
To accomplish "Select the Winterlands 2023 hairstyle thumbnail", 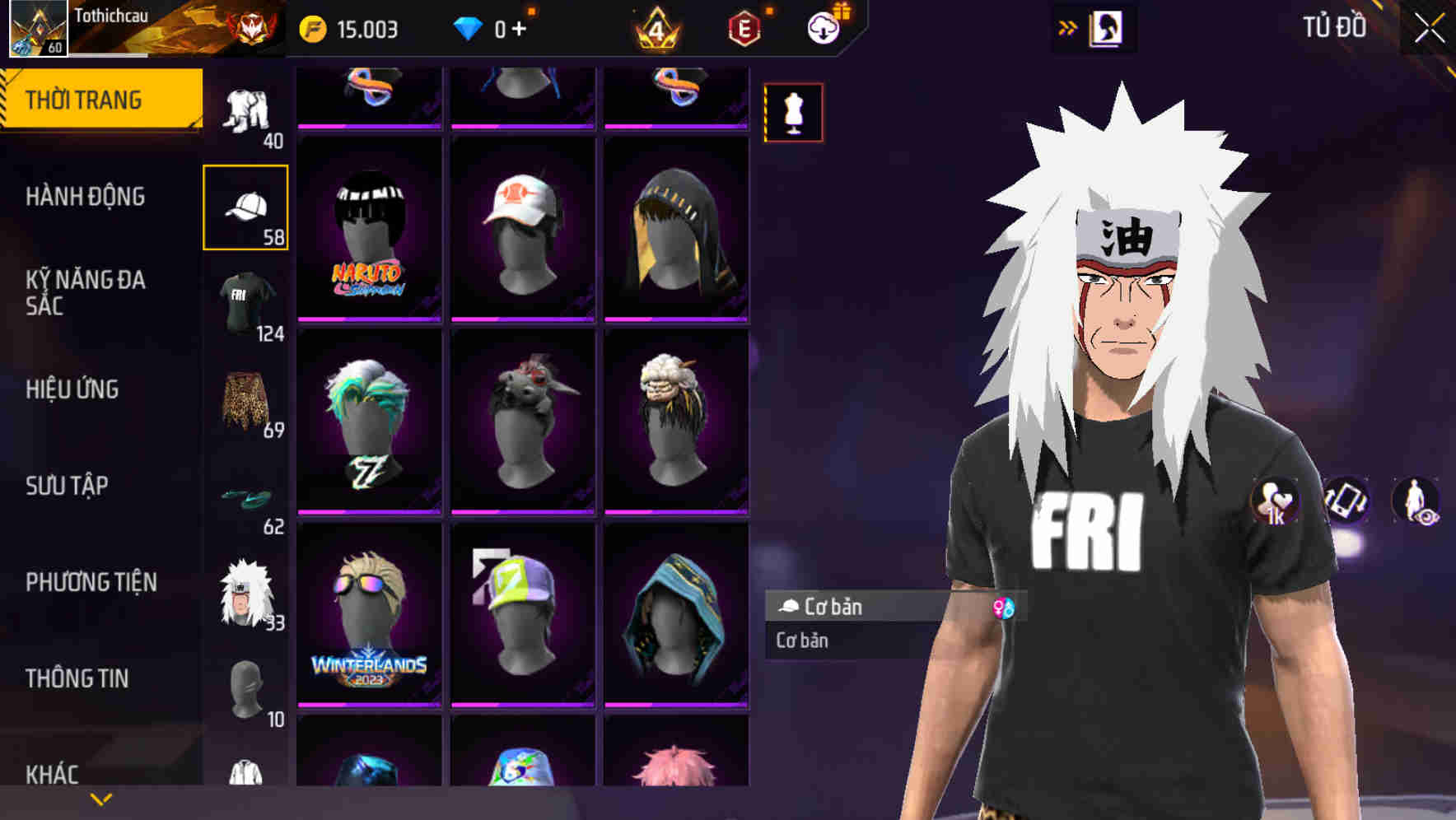I will [368, 617].
